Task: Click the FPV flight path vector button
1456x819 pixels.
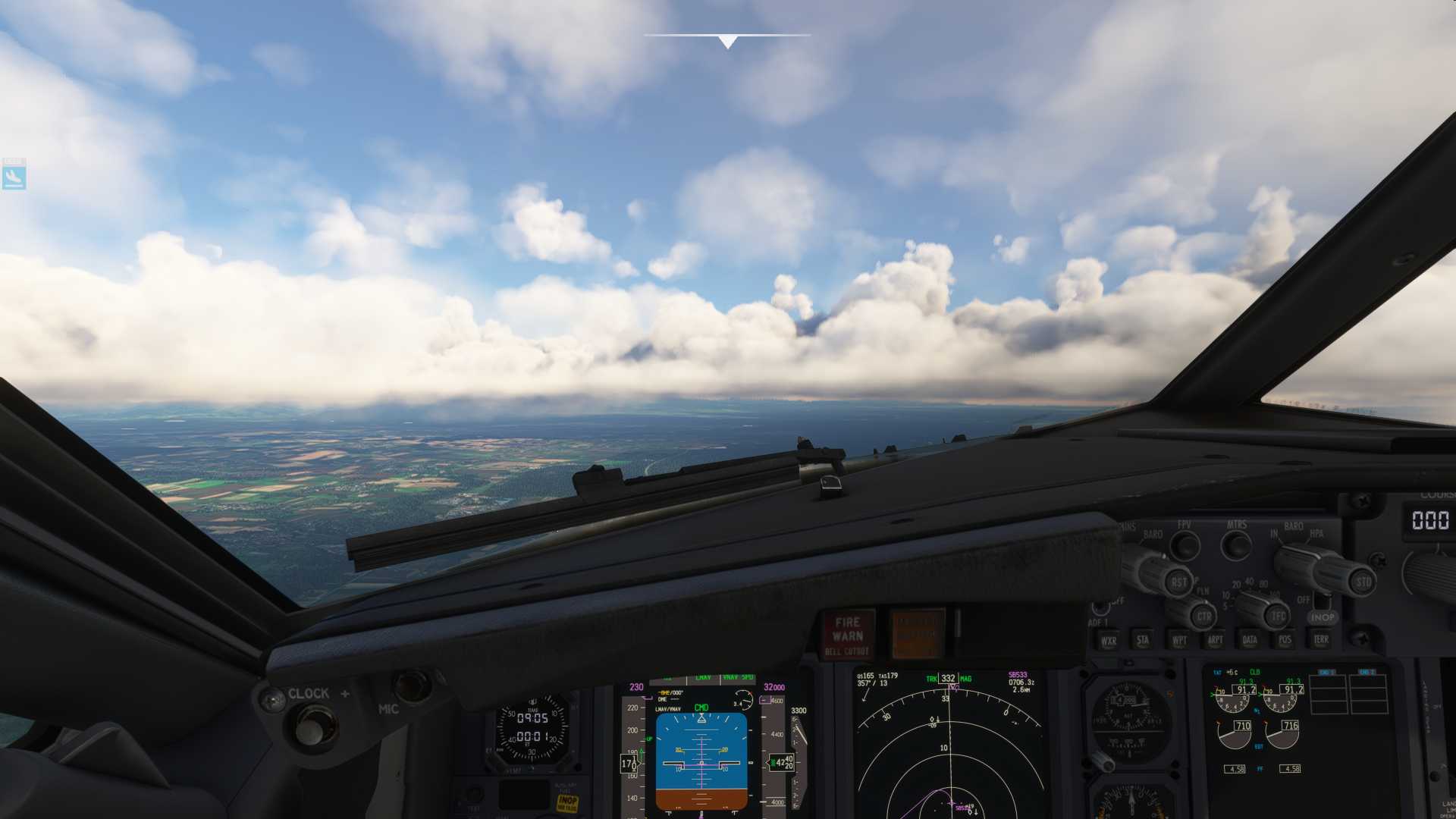Action: (x=1184, y=544)
